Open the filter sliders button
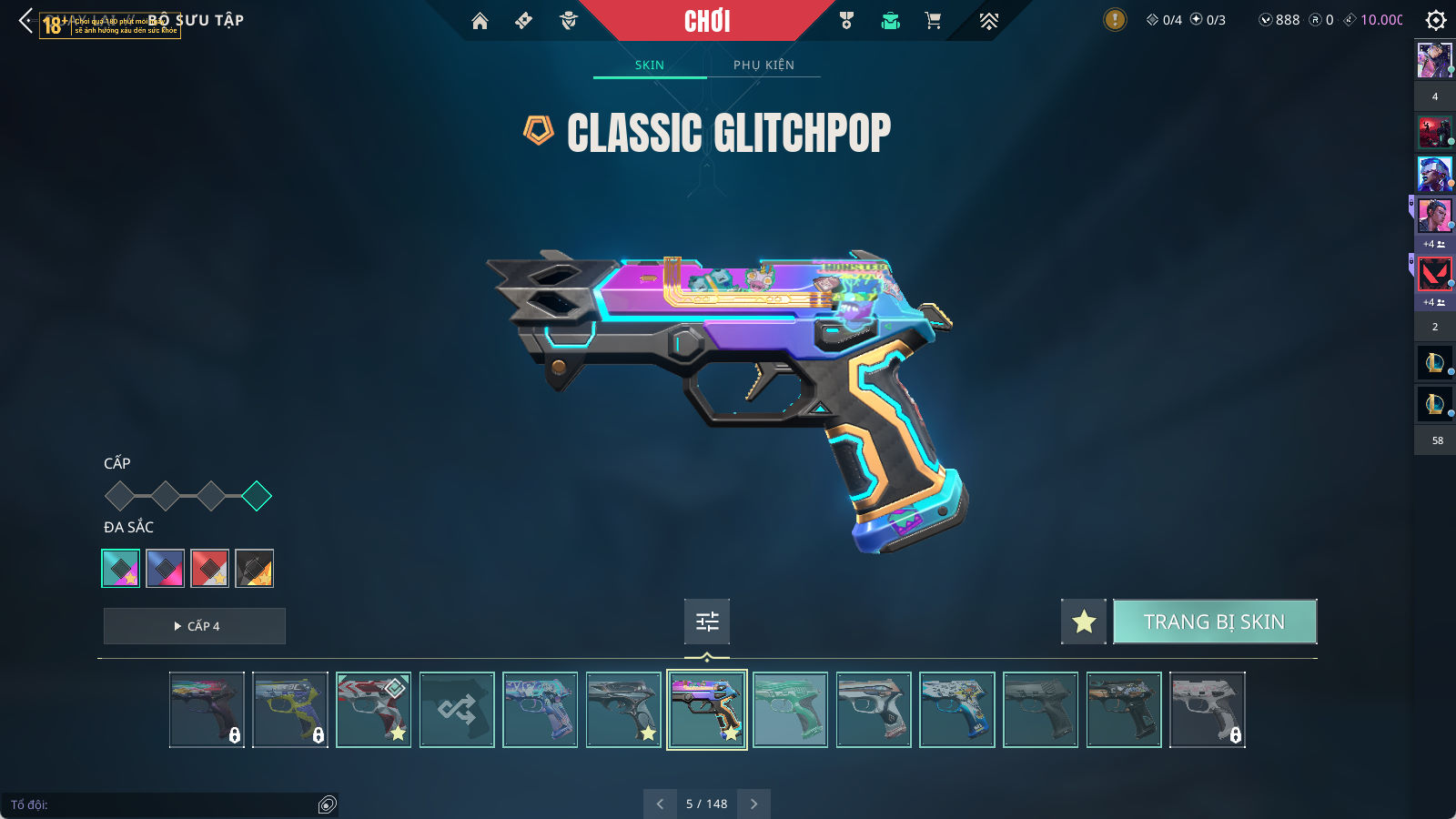The height and width of the screenshot is (819, 1456). tap(707, 622)
